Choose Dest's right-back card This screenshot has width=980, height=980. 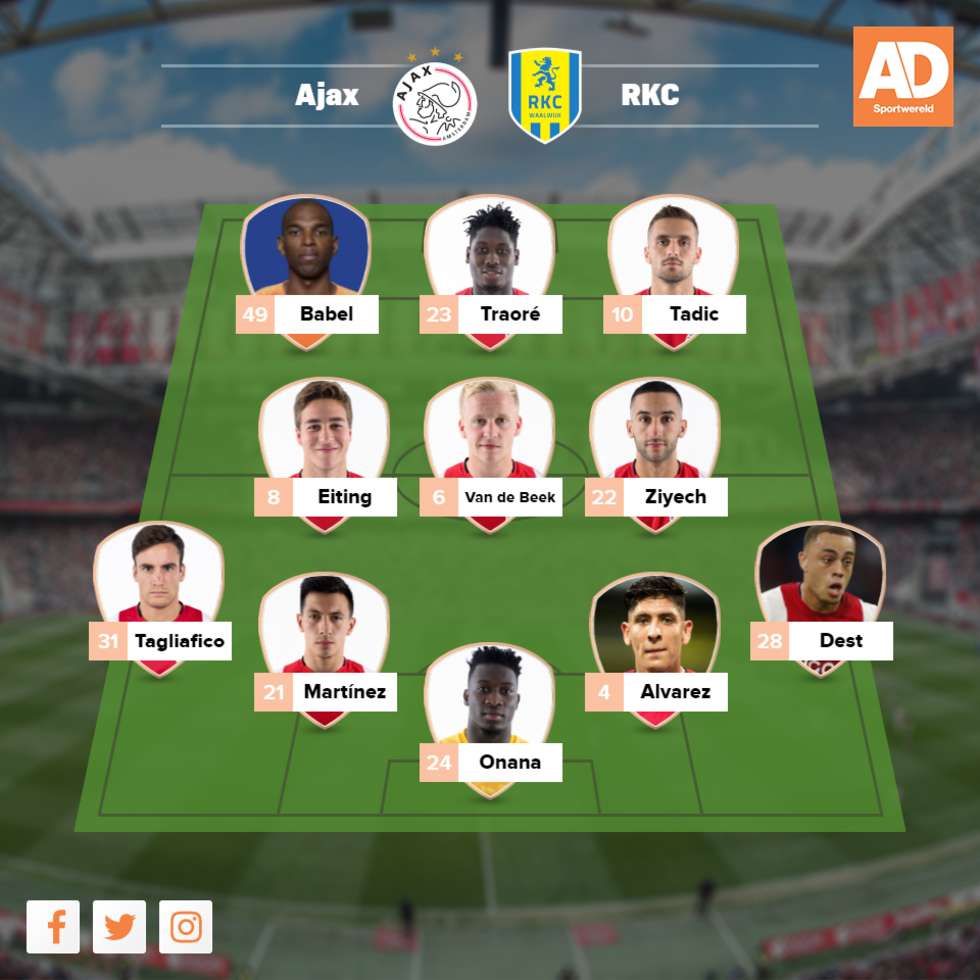point(820,597)
